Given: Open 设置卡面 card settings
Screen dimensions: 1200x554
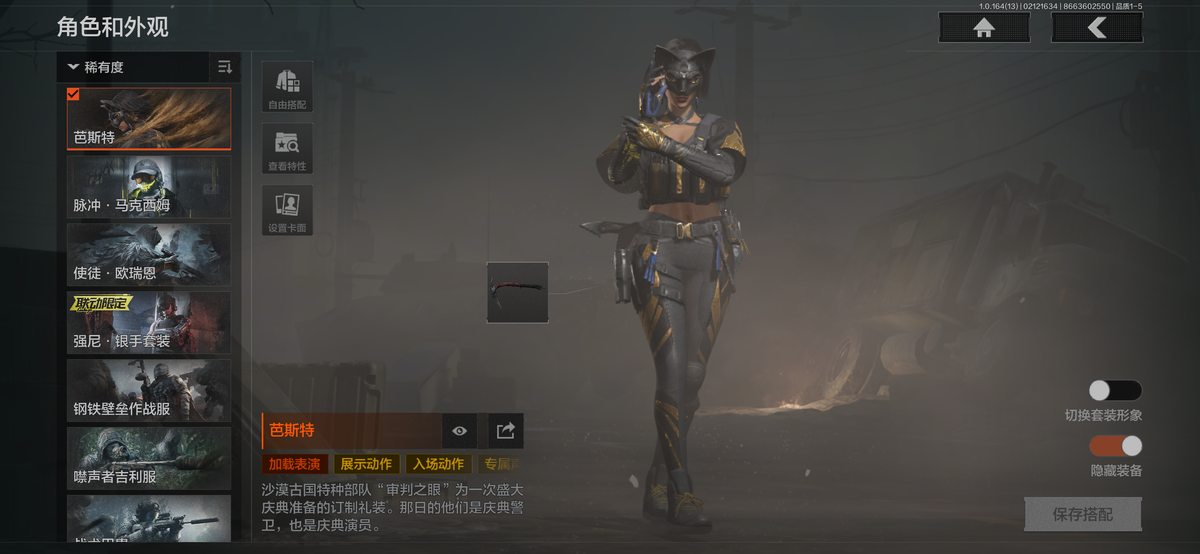Looking at the screenshot, I should (x=287, y=210).
